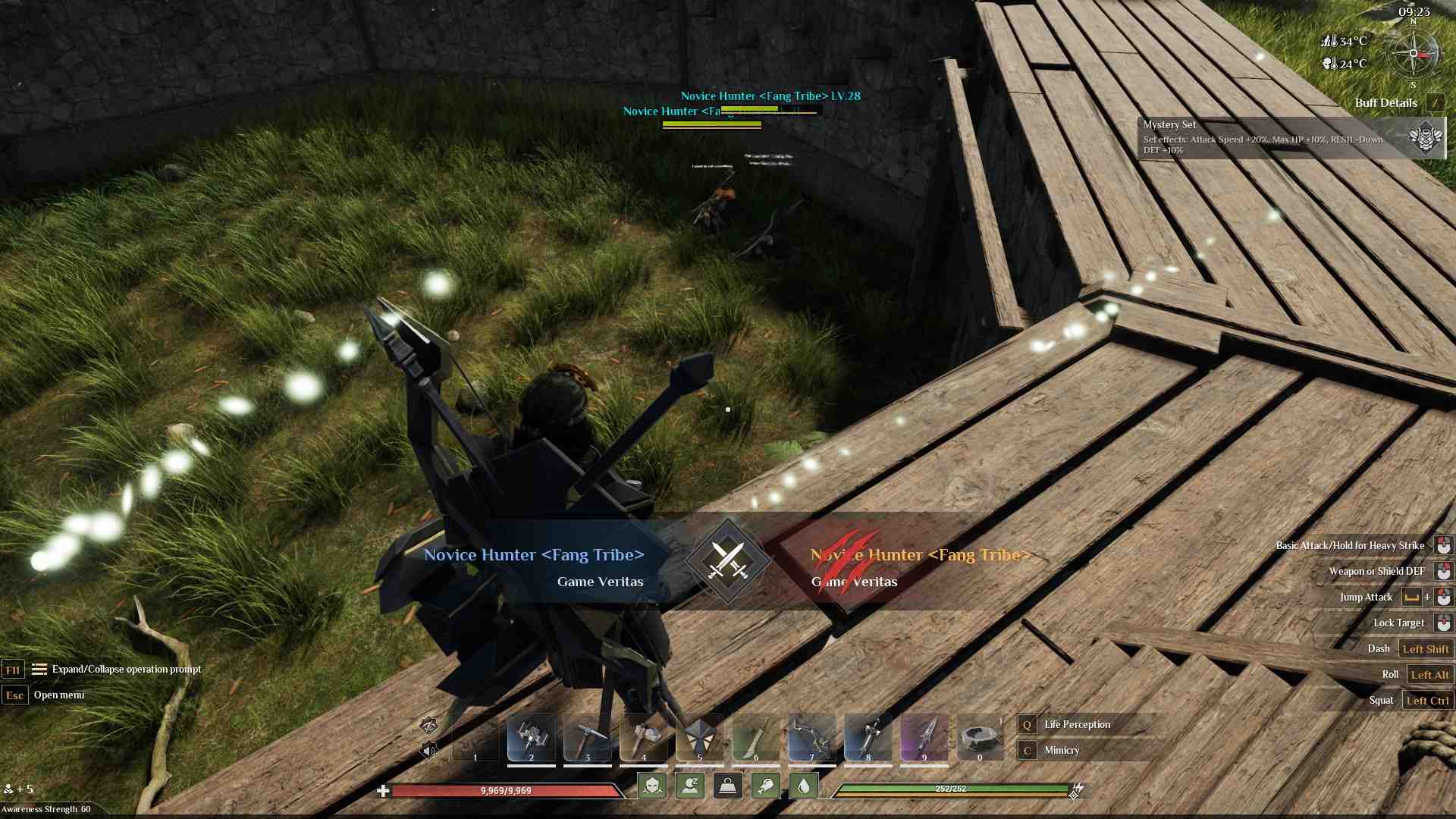Screen dimensions: 1456x819
Task: Expand the operation prompt via F11 row
Action: click(12, 670)
